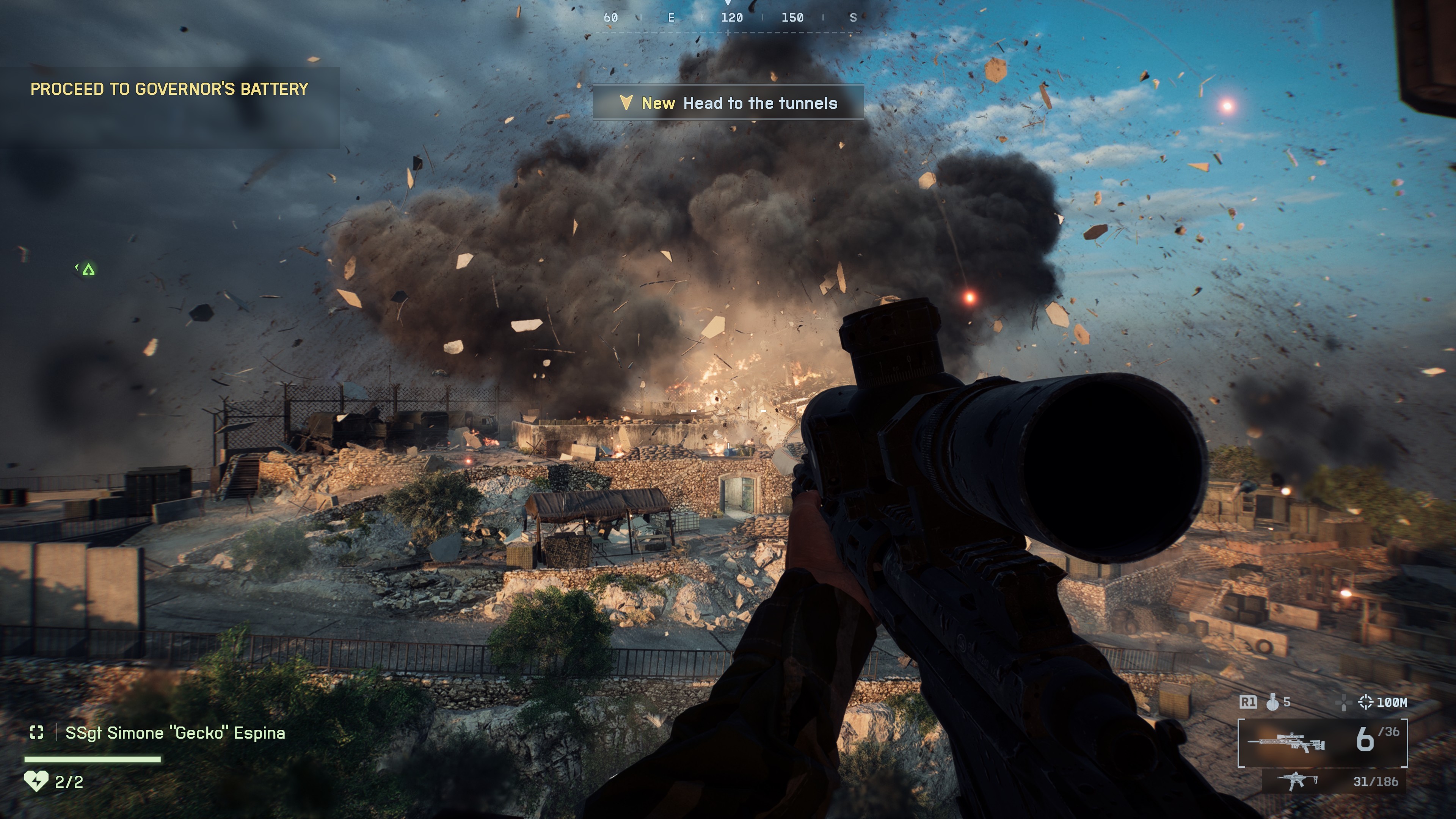The image size is (1456, 819).
Task: Select the Proceed to Governor's Battery objective
Action: [169, 89]
